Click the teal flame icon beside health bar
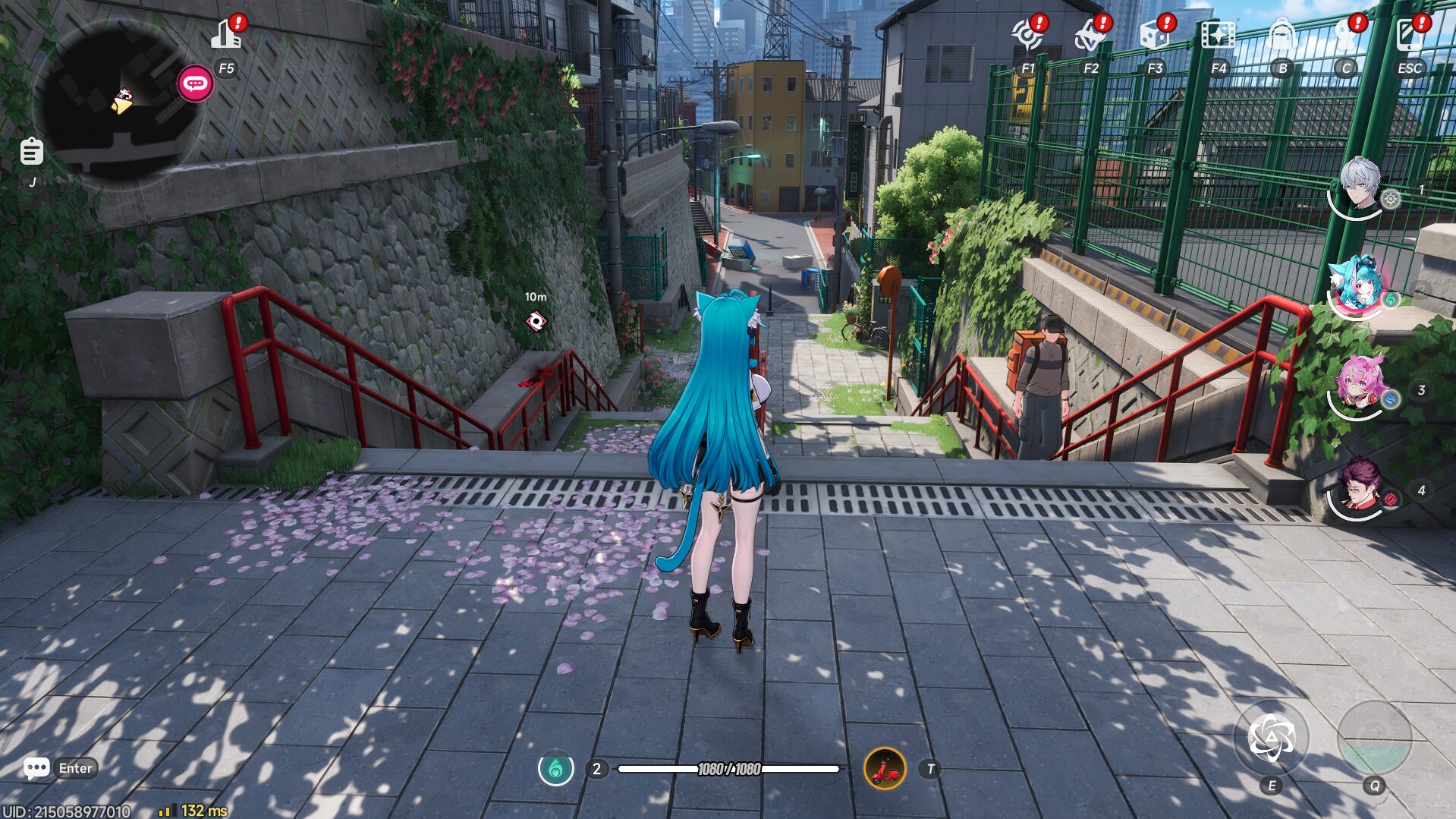The image size is (1456, 819). click(x=556, y=769)
